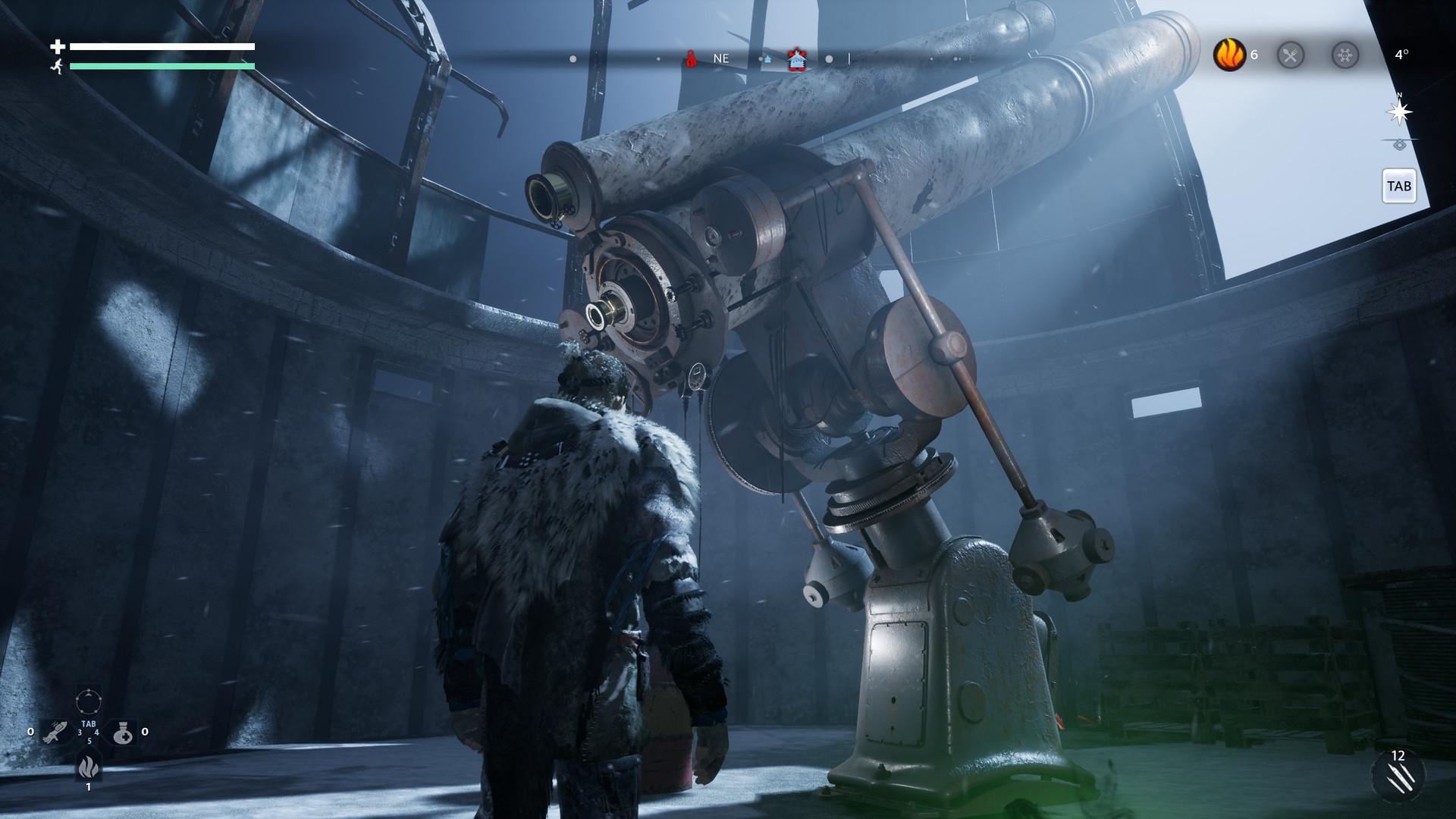
Task: Click the small blue house compass marker
Action: (767, 58)
